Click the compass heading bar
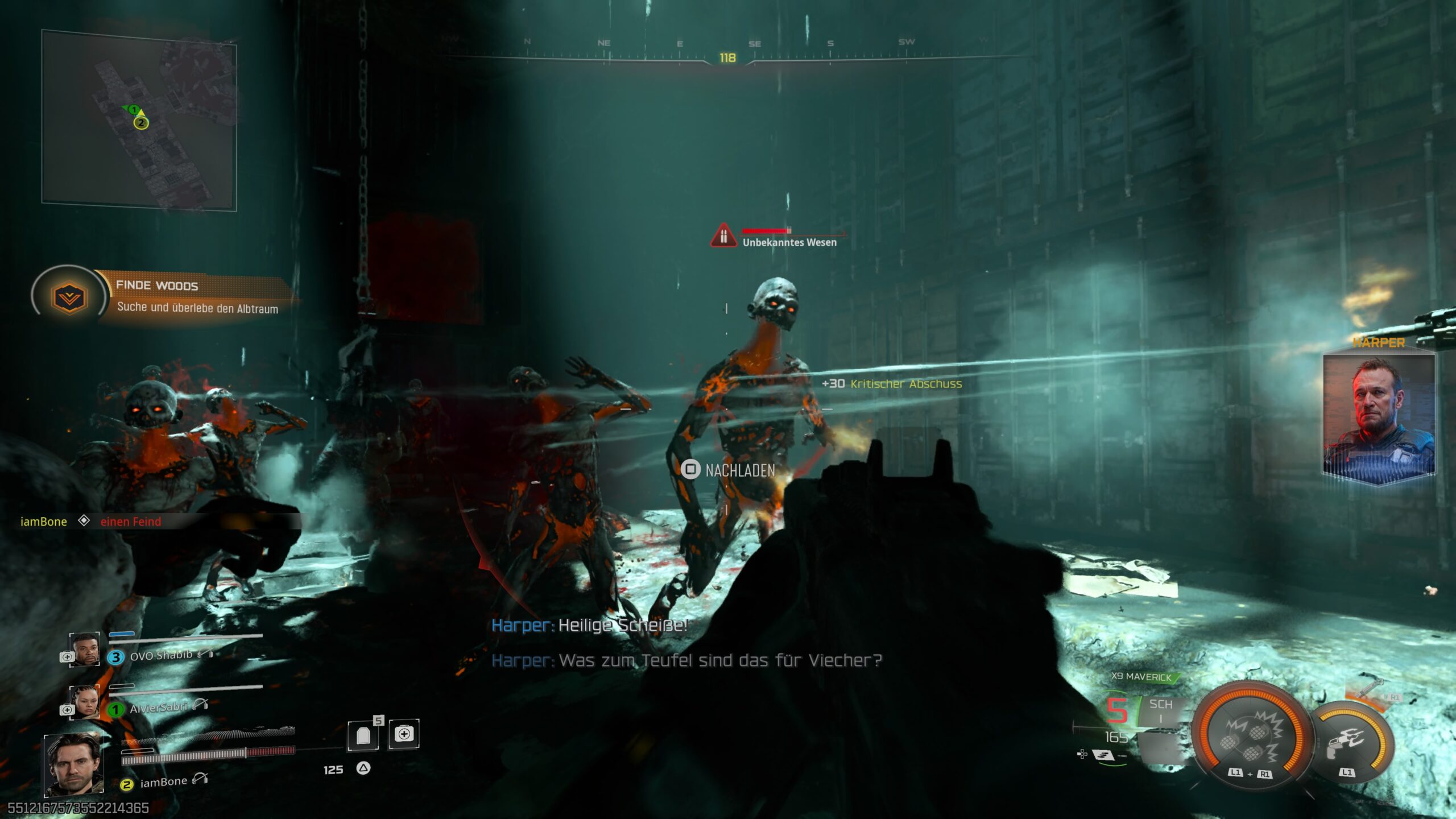Screen dimensions: 1456x819 727,56
